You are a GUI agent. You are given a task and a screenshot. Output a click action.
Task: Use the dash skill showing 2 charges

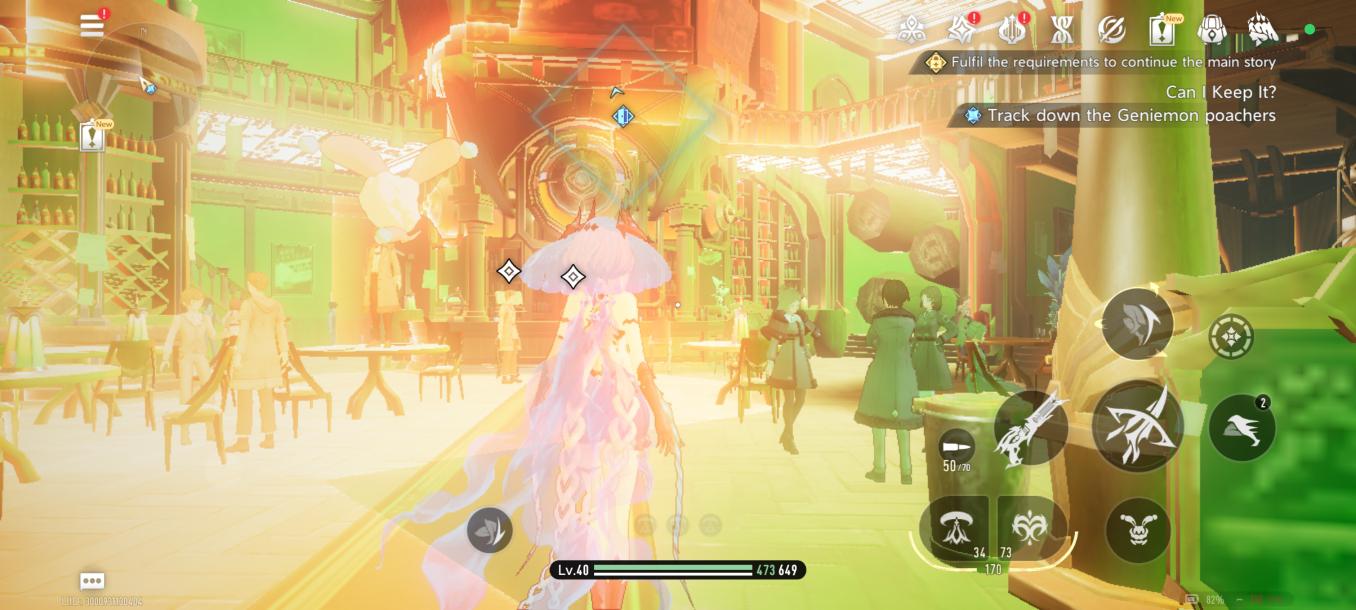click(x=1241, y=428)
